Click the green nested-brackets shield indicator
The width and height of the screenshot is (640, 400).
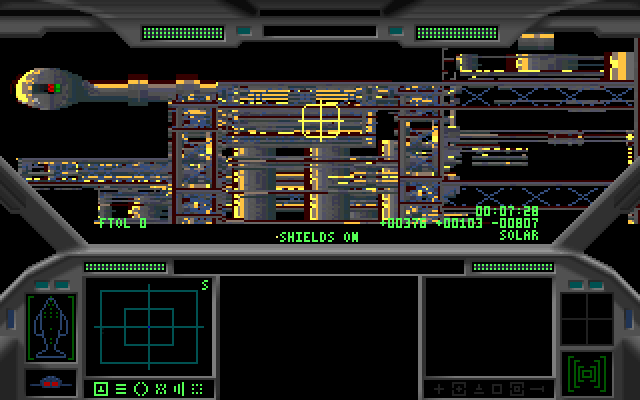tap(587, 373)
